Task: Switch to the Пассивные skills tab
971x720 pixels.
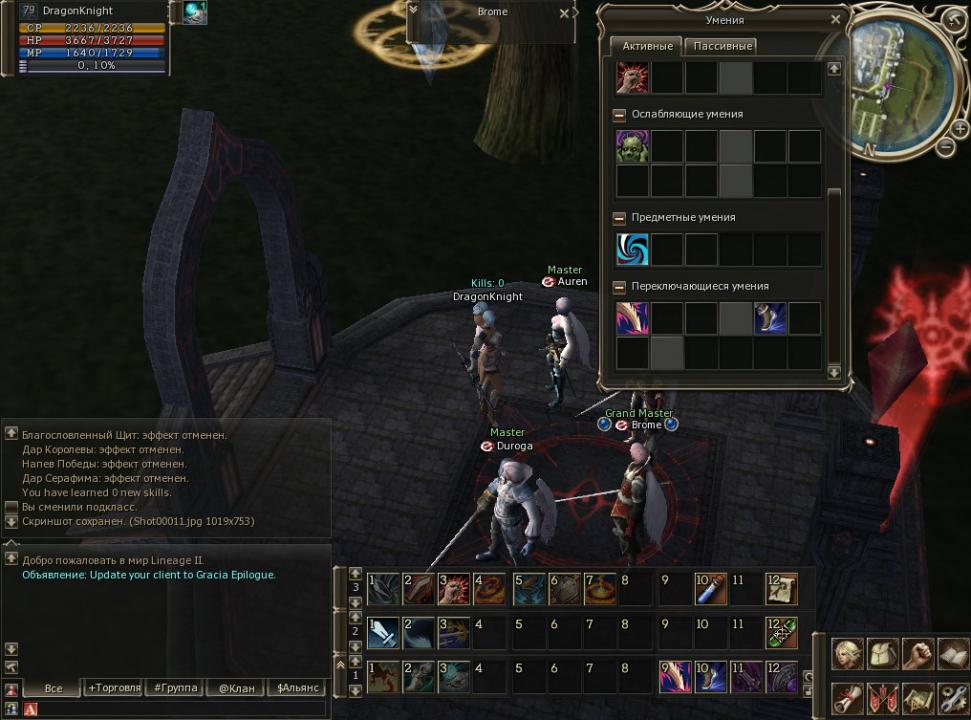Action: click(x=723, y=46)
